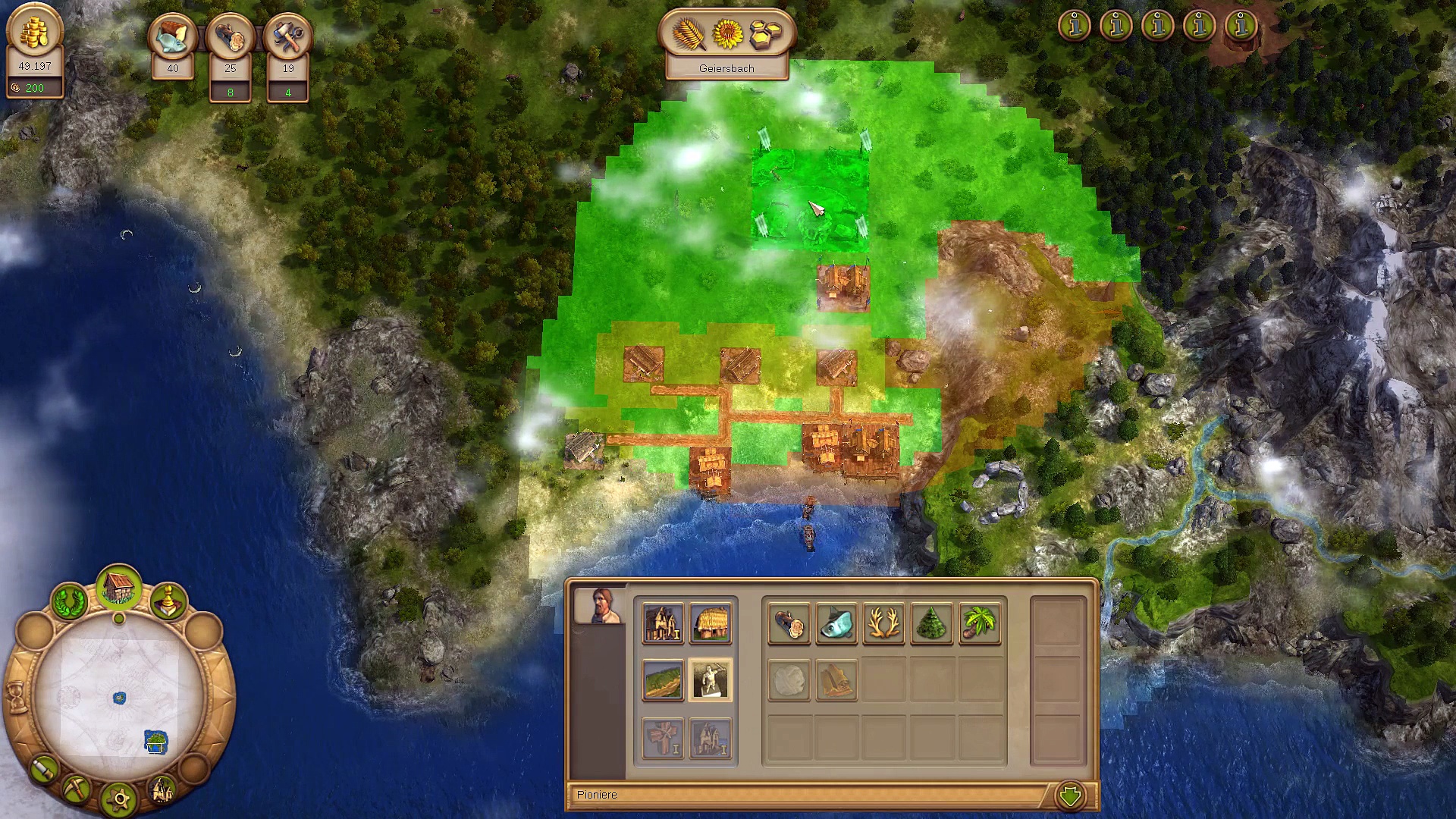
Task: Pick the palm tree planting option
Action: (x=980, y=623)
